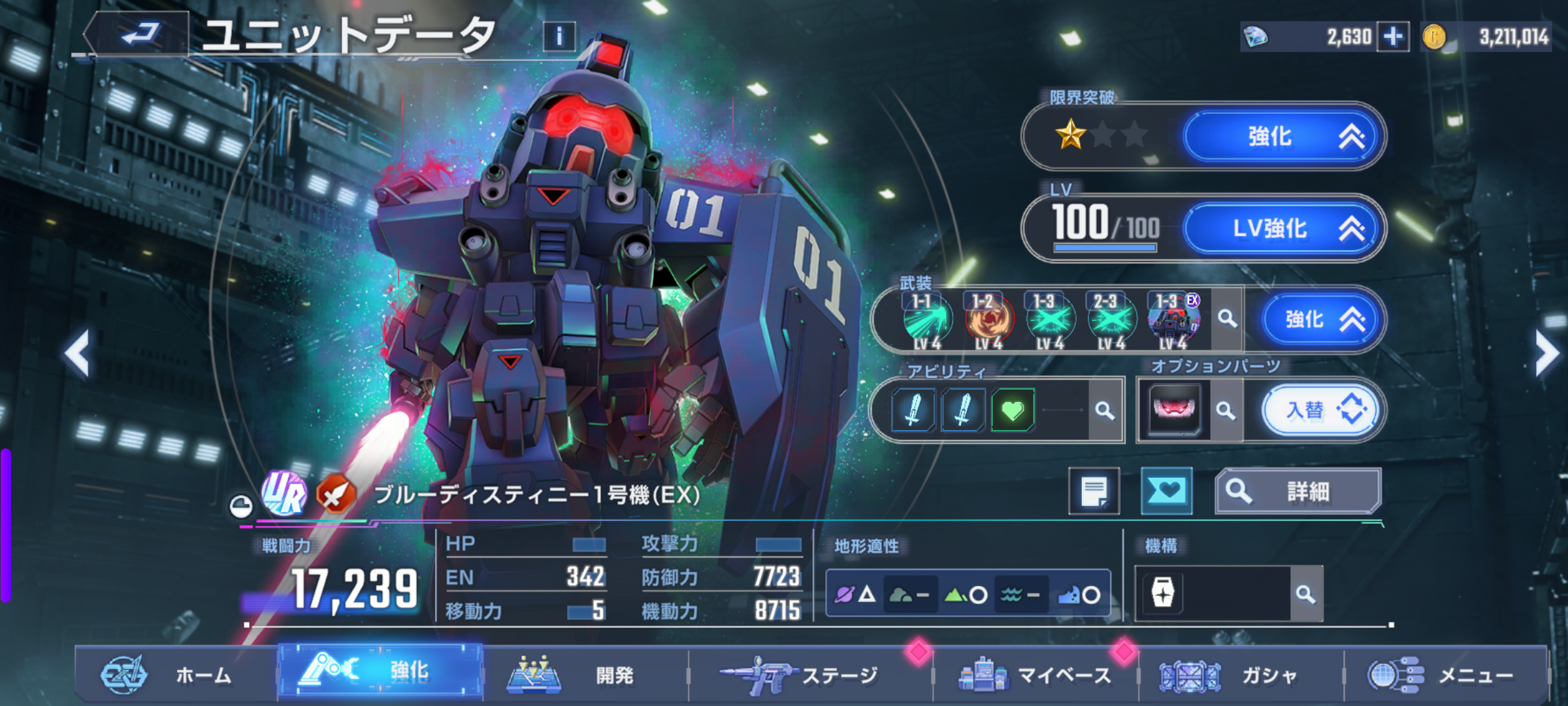Show next unit with right arrow
The width and height of the screenshot is (1568, 706).
pyautogui.click(x=1547, y=354)
